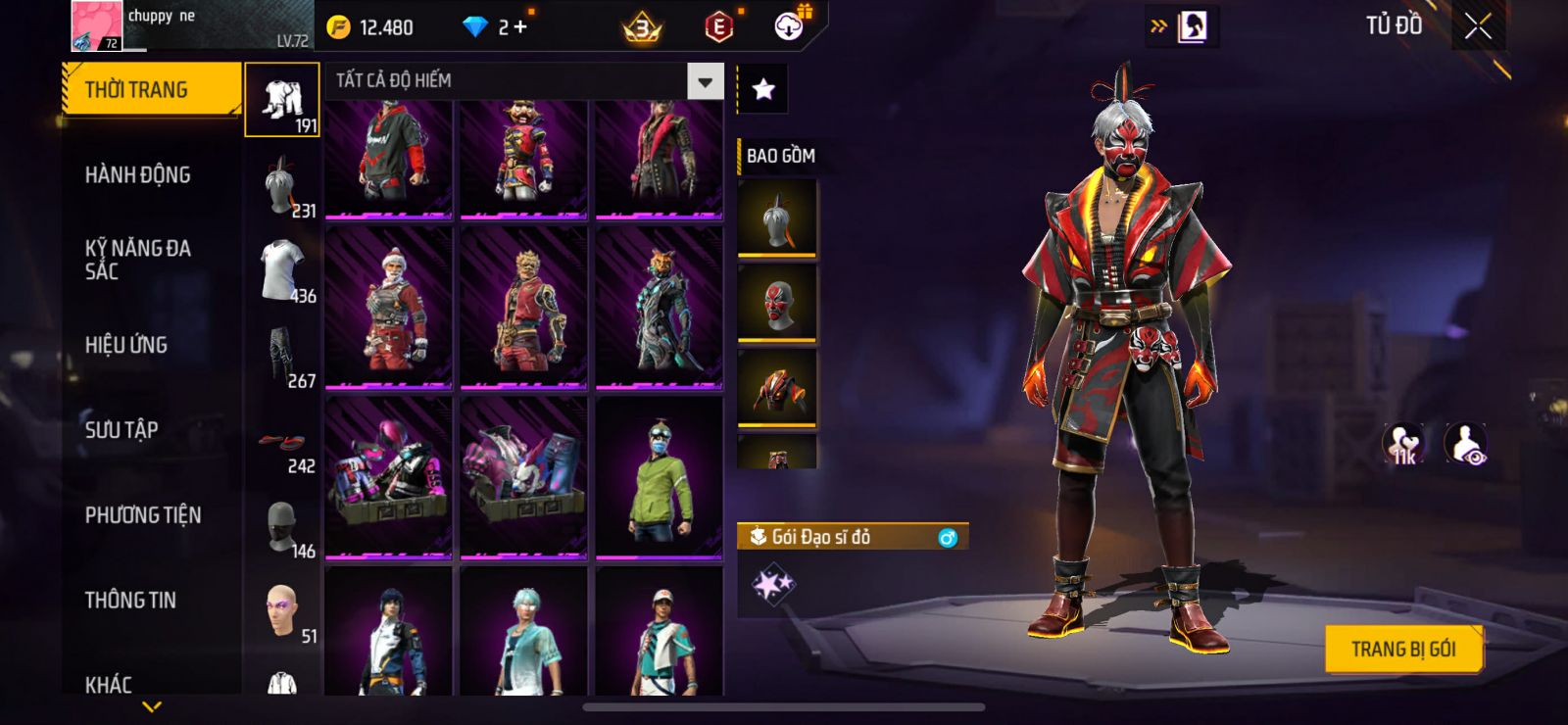Open the full outfit sets subcategory (191)
The height and width of the screenshot is (725, 1568).
(x=282, y=100)
